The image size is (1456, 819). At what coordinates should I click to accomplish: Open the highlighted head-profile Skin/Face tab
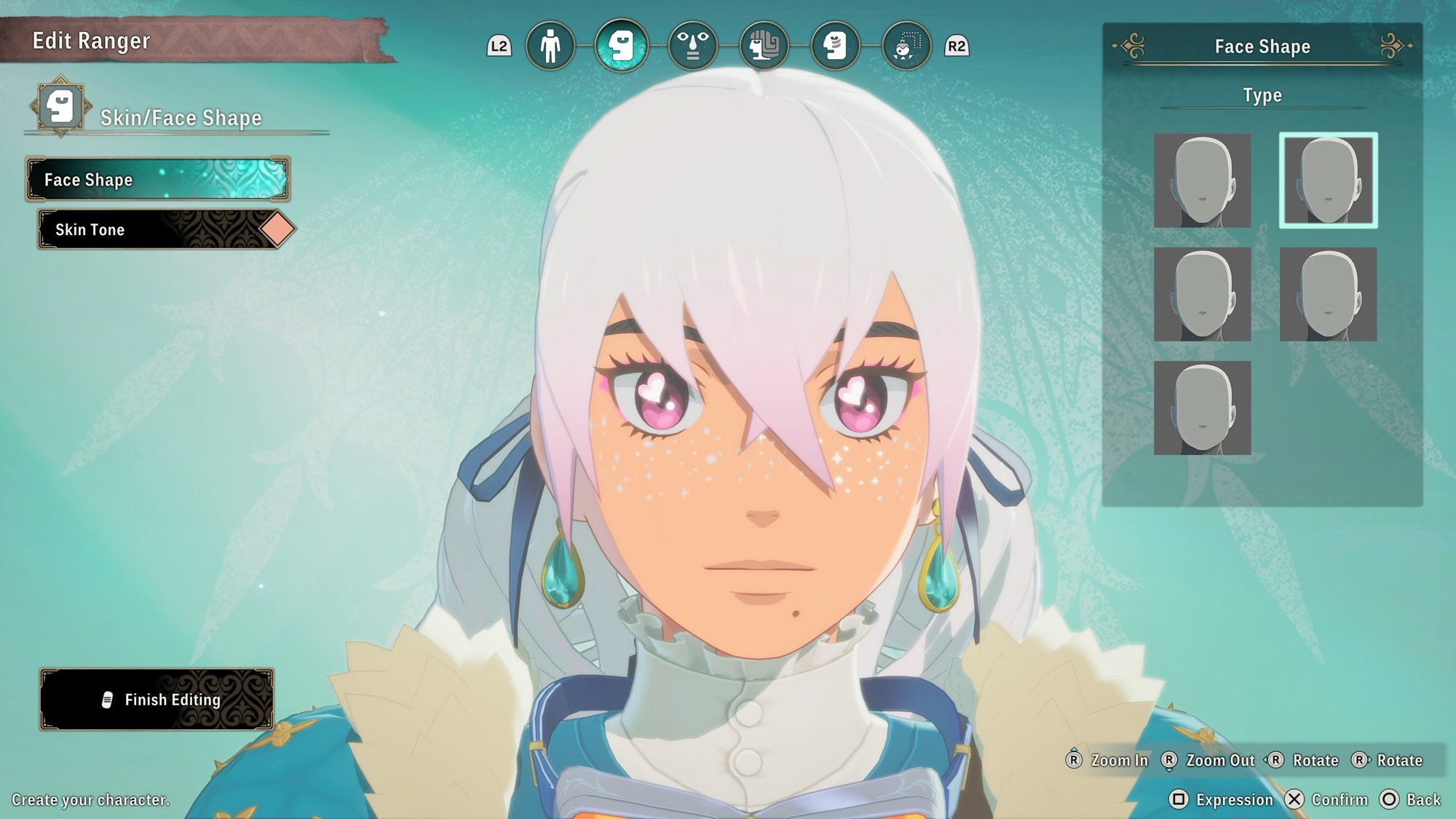tap(621, 46)
